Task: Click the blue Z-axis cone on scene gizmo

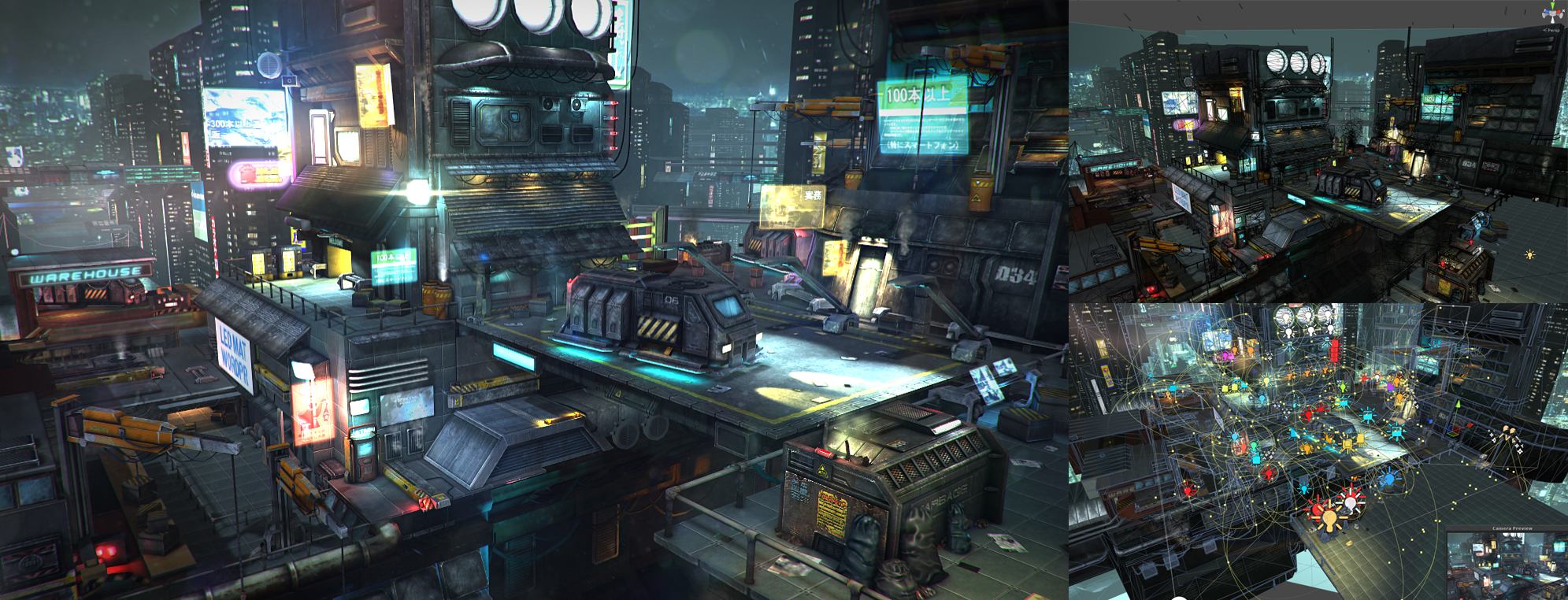Action: tap(1547, 11)
